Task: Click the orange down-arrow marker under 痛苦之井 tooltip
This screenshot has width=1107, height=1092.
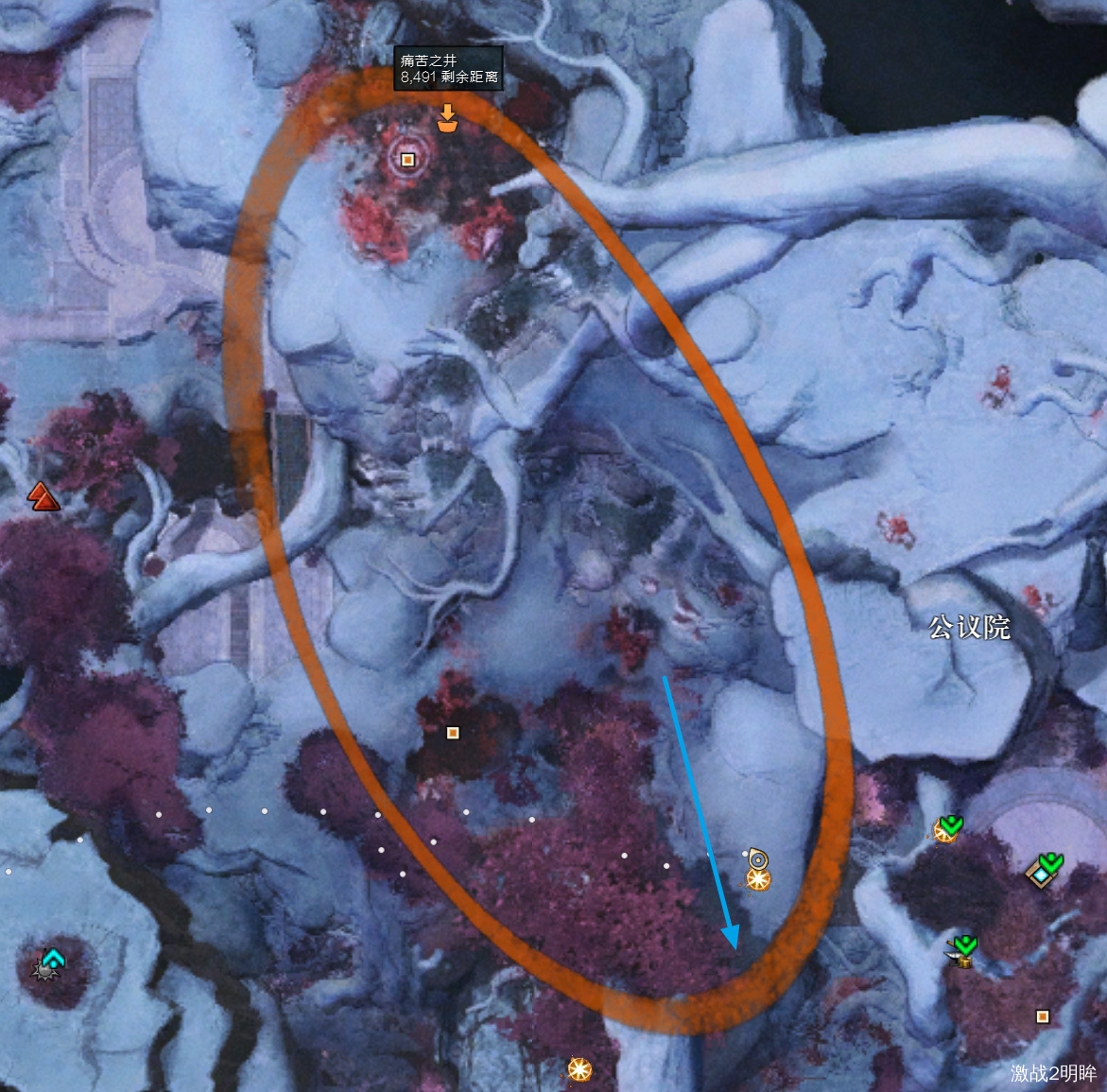Action: tap(447, 118)
